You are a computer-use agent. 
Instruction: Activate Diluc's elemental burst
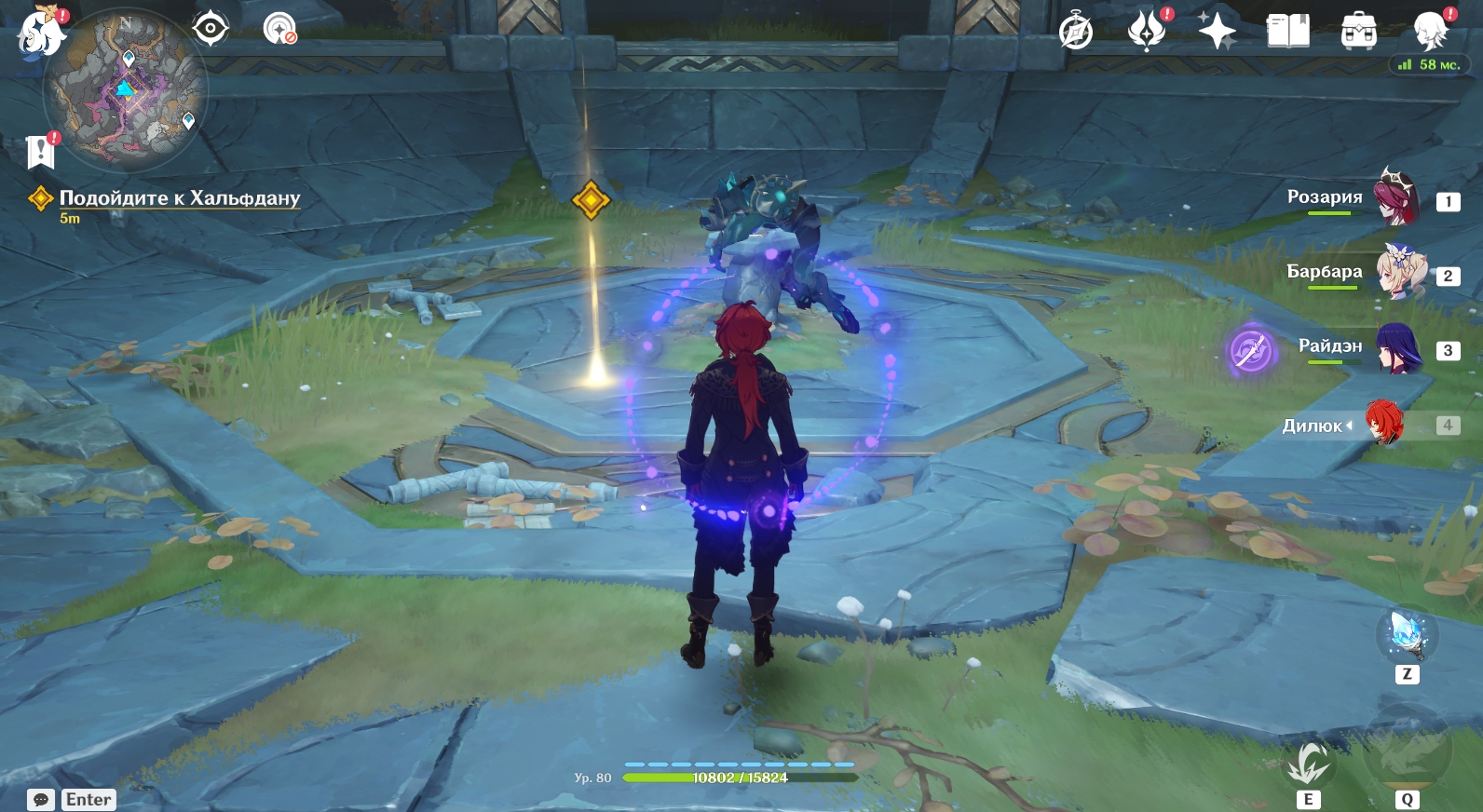coord(1407,750)
